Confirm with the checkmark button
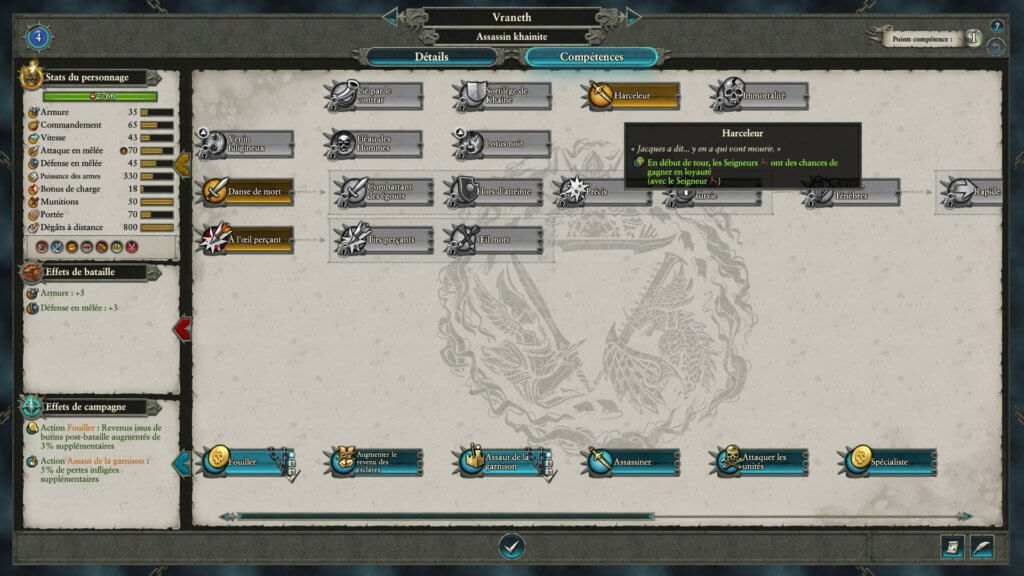This screenshot has height=576, width=1024. [512, 546]
